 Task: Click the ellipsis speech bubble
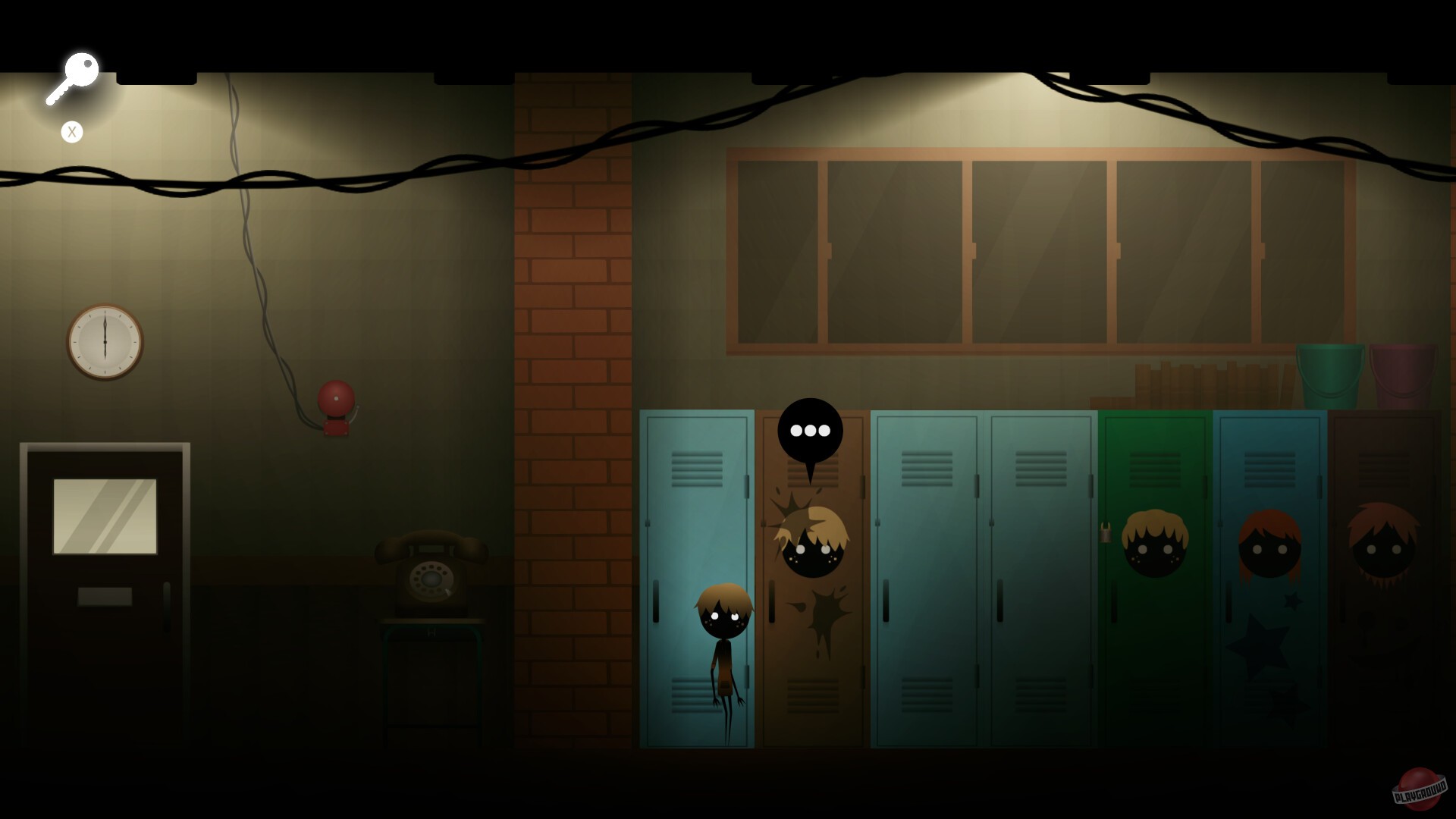(811, 430)
